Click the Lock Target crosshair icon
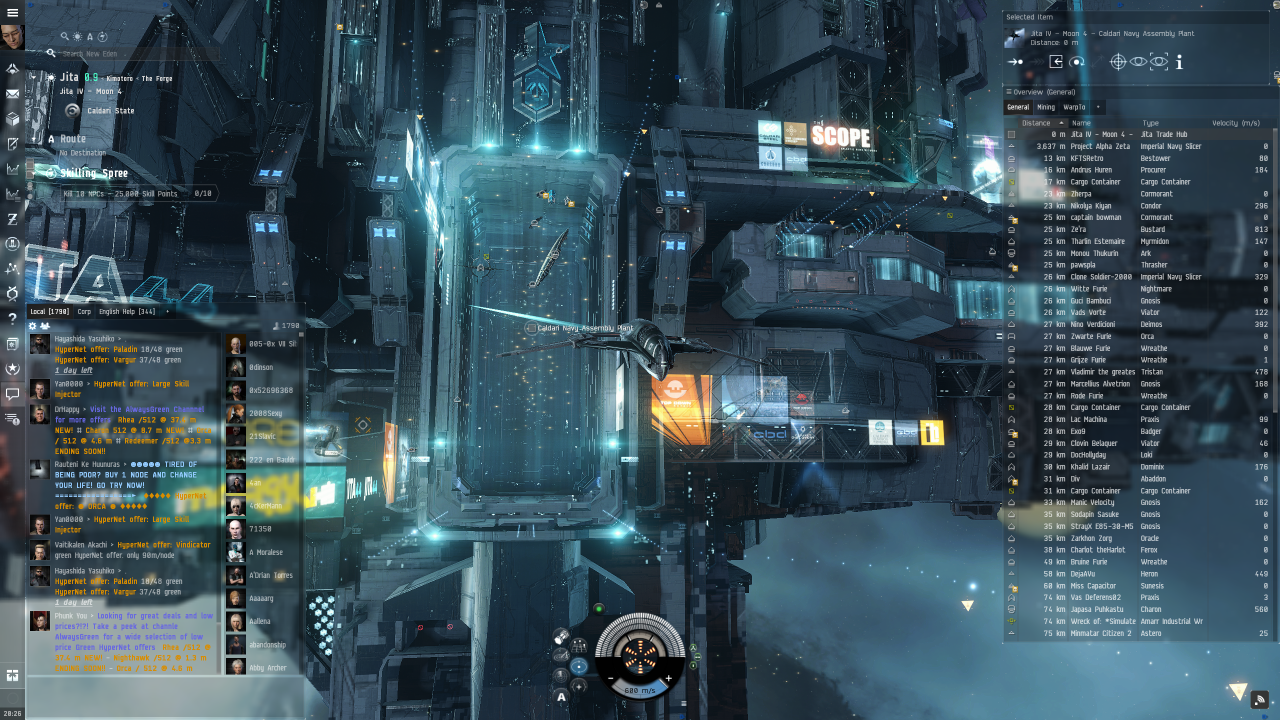This screenshot has height=720, width=1280. point(1119,62)
